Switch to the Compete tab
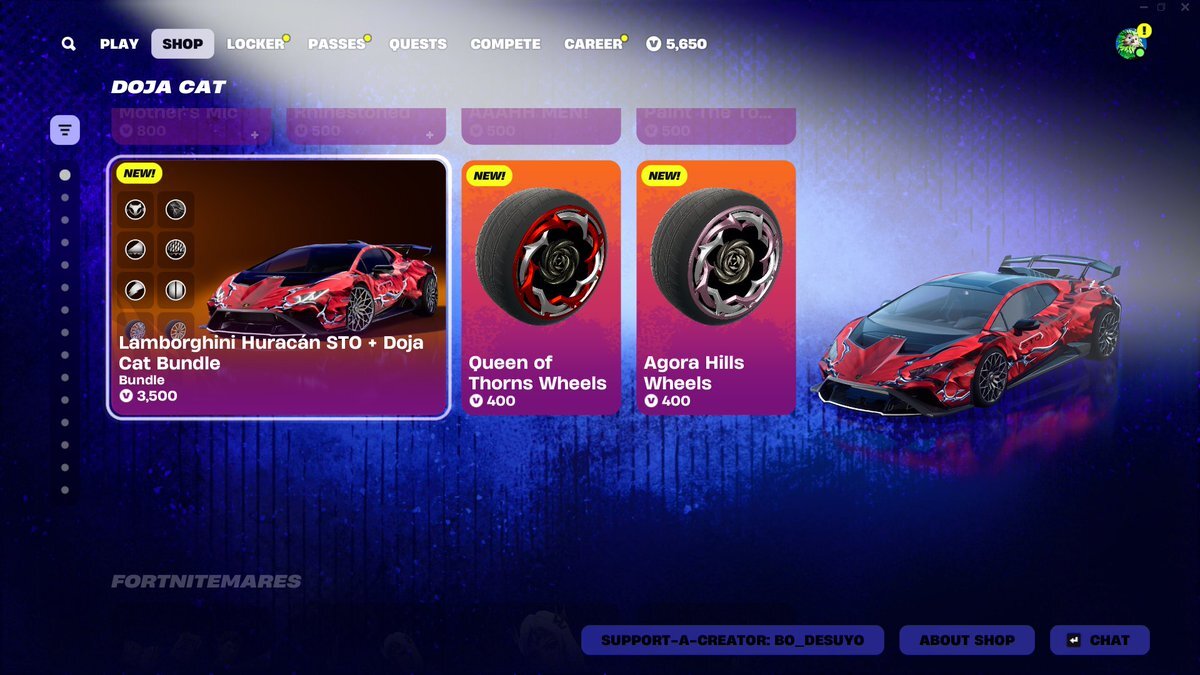This screenshot has height=675, width=1200. [x=505, y=44]
